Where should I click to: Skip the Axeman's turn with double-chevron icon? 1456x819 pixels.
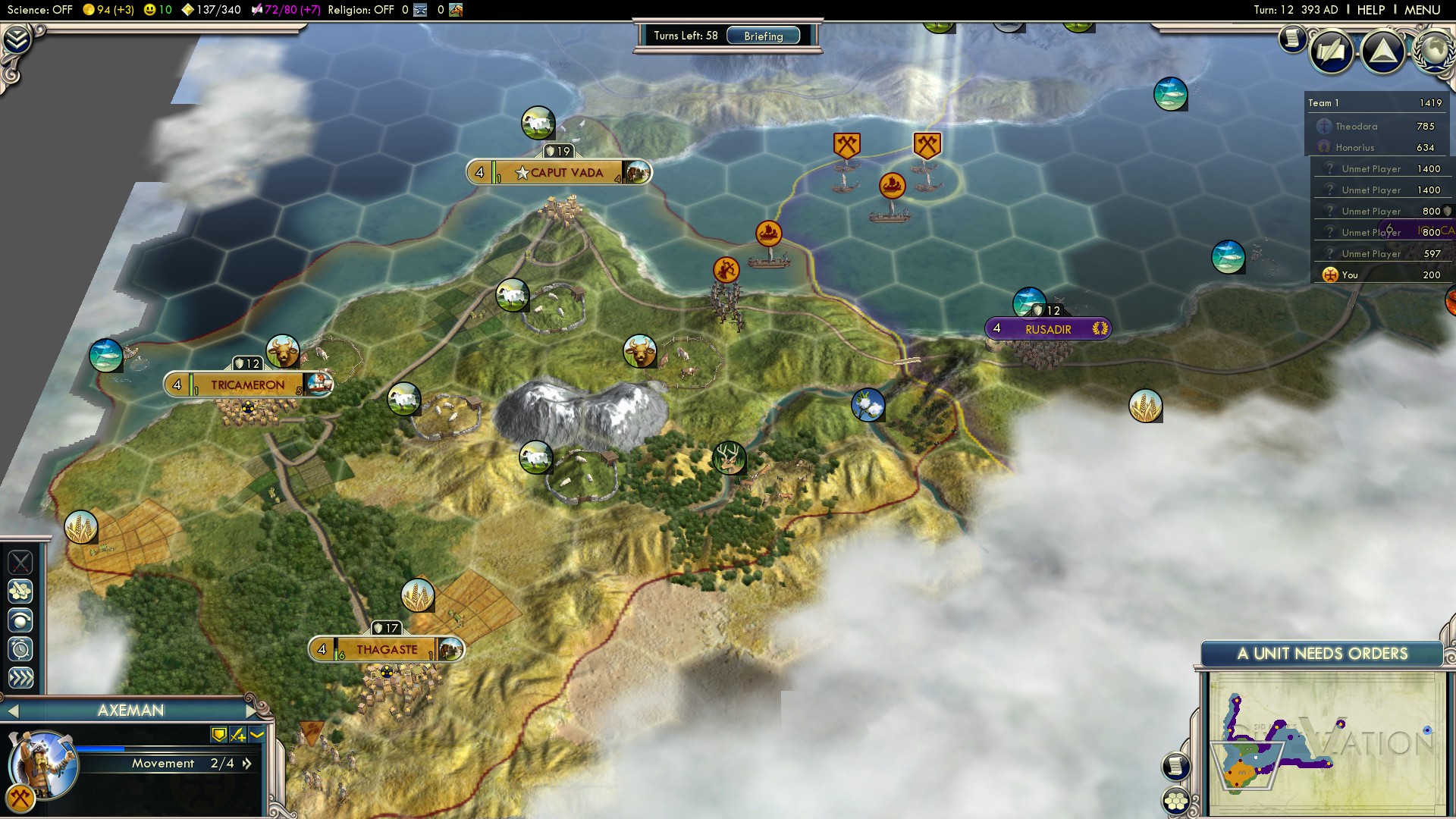tap(20, 676)
